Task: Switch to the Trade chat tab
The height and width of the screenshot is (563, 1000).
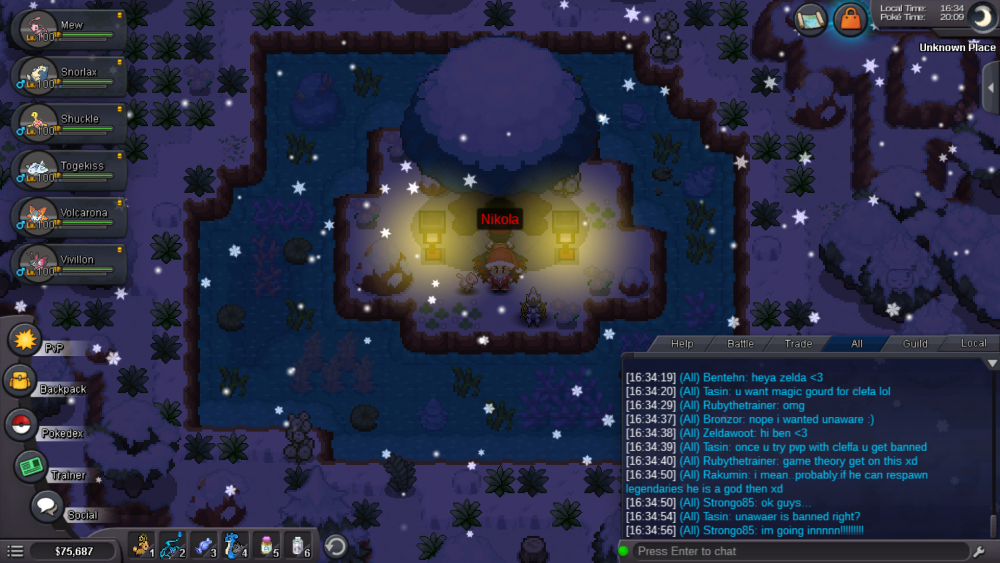Action: click(x=798, y=344)
